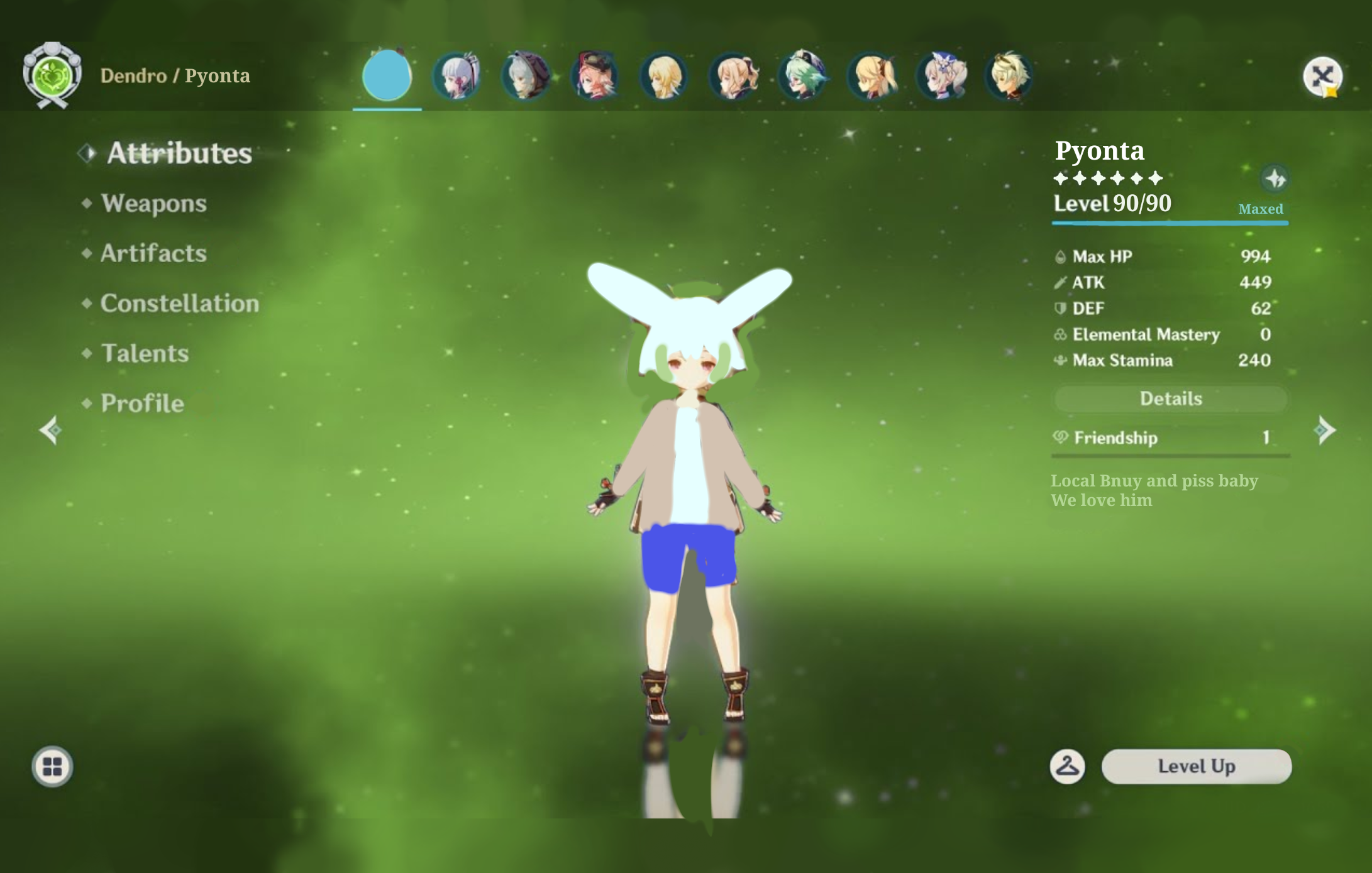Go to the previous character arrow
This screenshot has width=1372, height=873.
tap(50, 431)
